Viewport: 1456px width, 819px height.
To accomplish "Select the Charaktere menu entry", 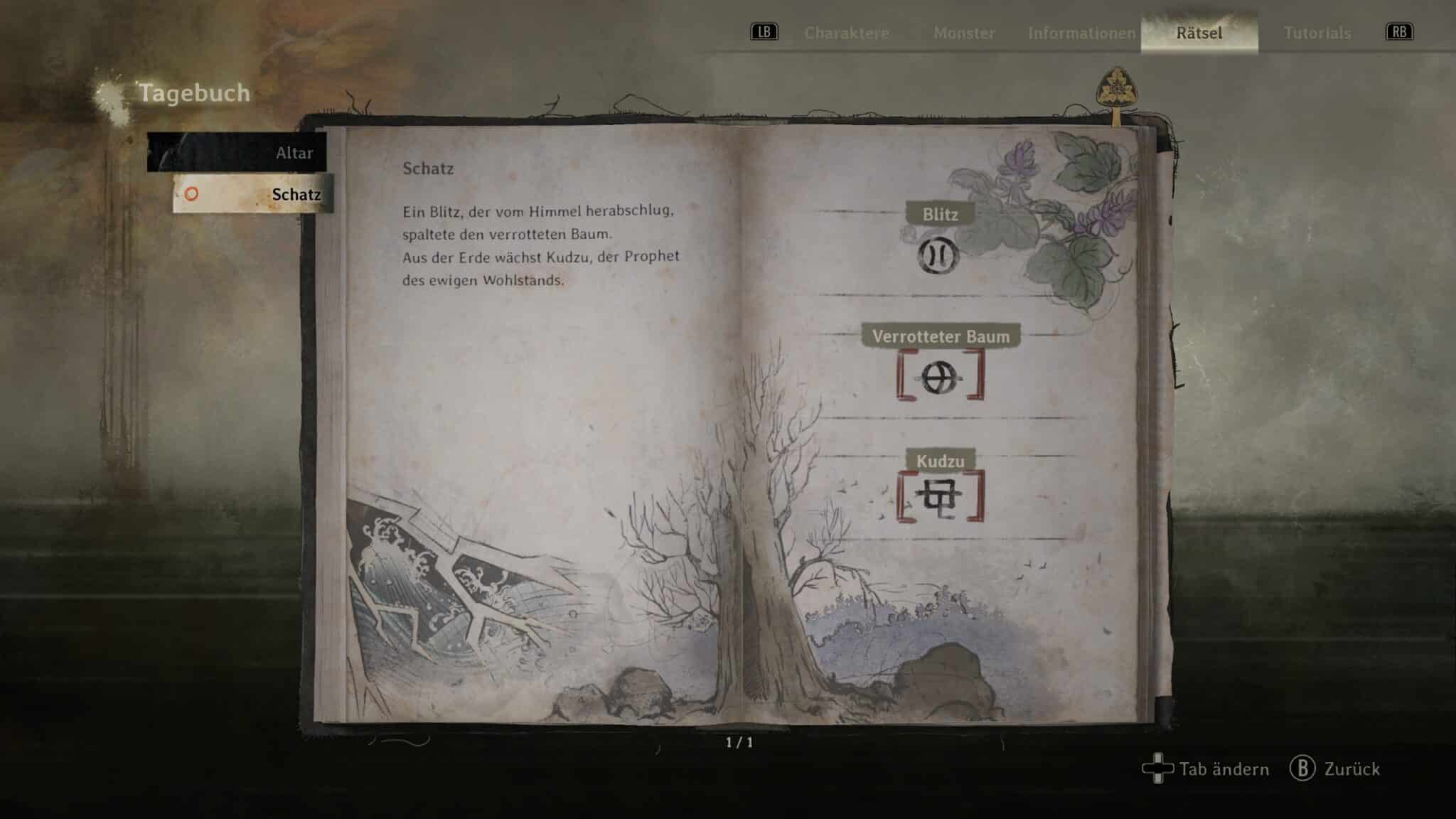I will click(847, 33).
